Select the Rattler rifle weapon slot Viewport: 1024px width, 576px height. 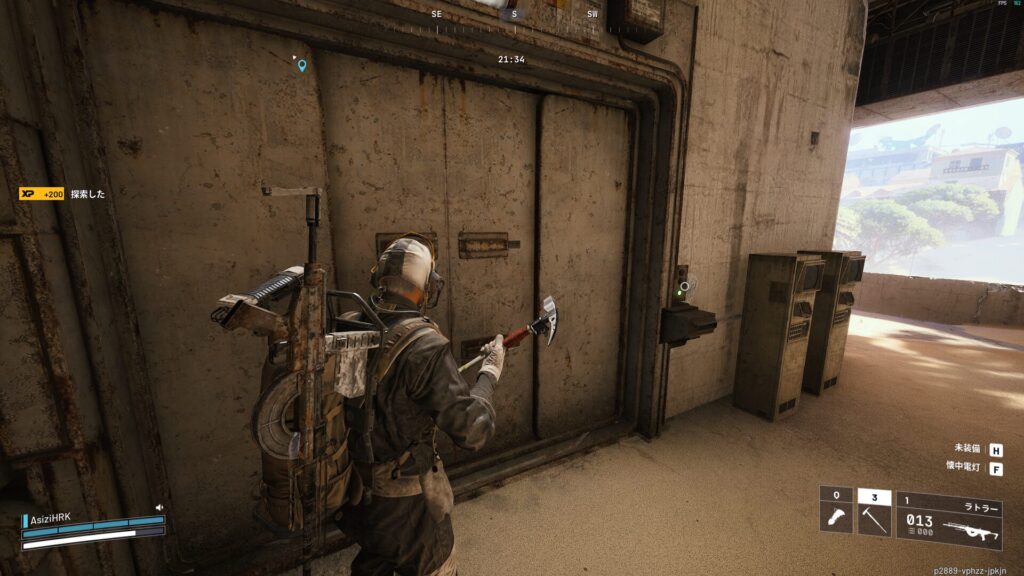pyautogui.click(x=949, y=520)
